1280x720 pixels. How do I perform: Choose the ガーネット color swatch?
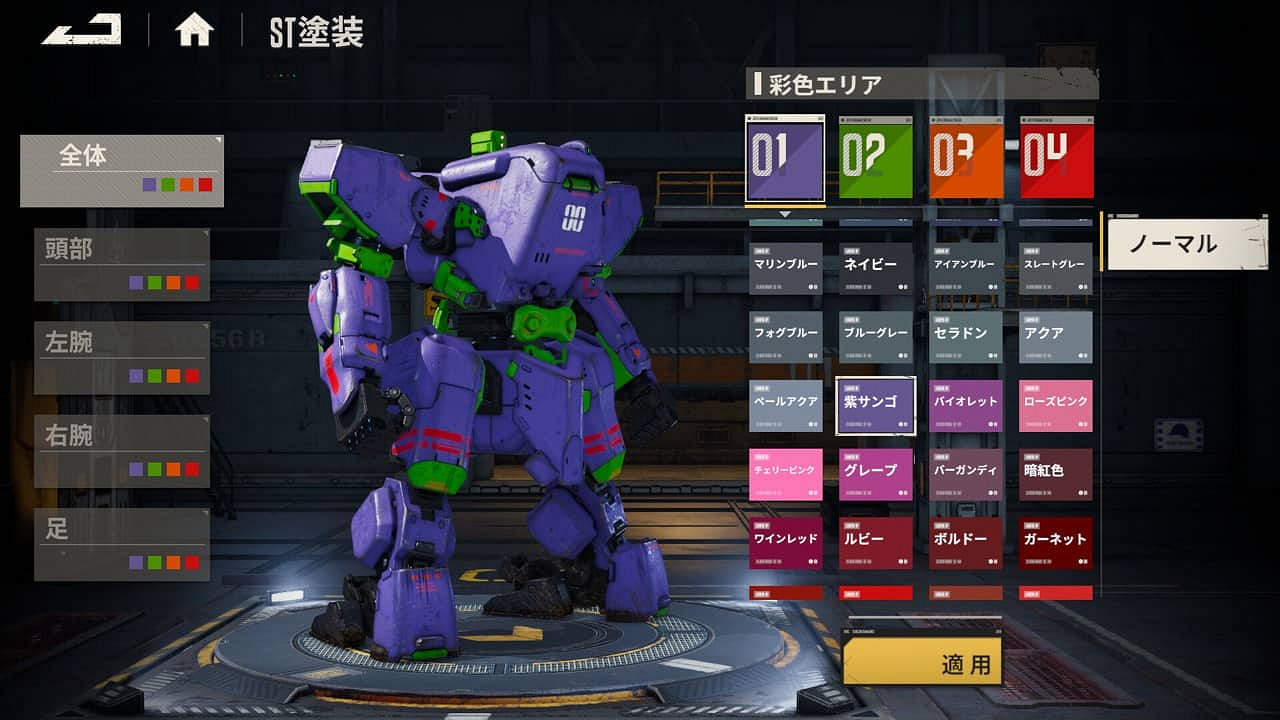point(1055,542)
